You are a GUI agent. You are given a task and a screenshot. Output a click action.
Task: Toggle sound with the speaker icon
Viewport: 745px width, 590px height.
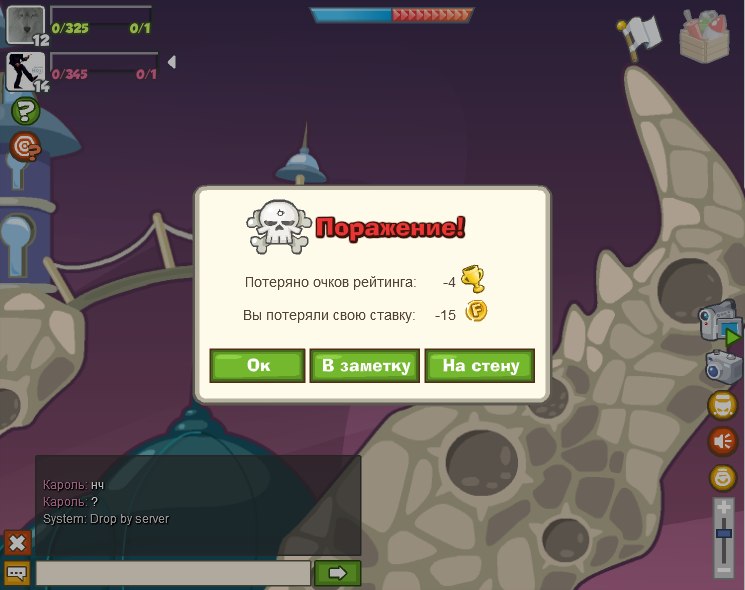tap(723, 440)
